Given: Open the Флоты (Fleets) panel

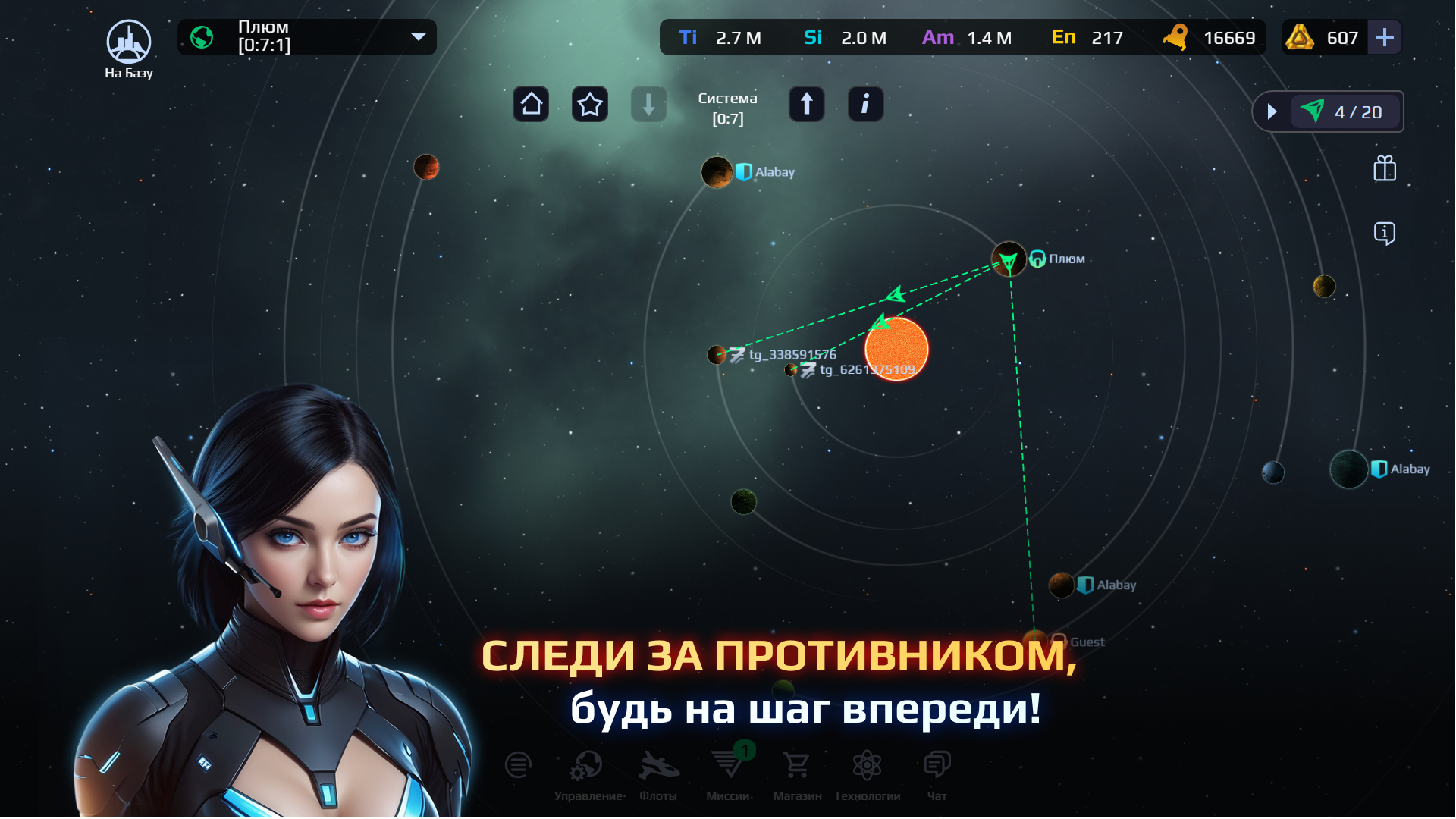Looking at the screenshot, I should click(x=658, y=766).
